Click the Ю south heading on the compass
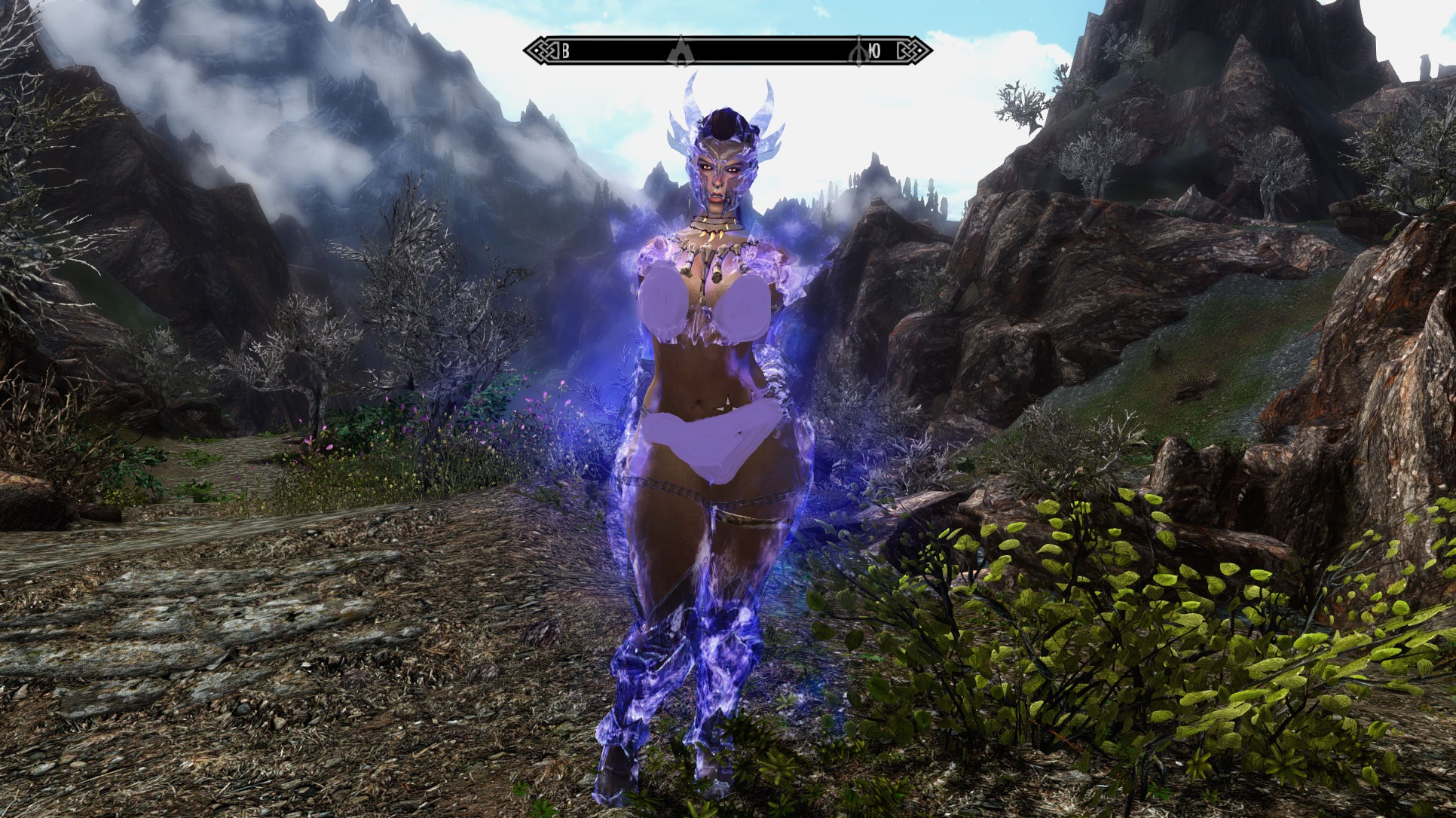The height and width of the screenshot is (818, 1456). tap(875, 51)
